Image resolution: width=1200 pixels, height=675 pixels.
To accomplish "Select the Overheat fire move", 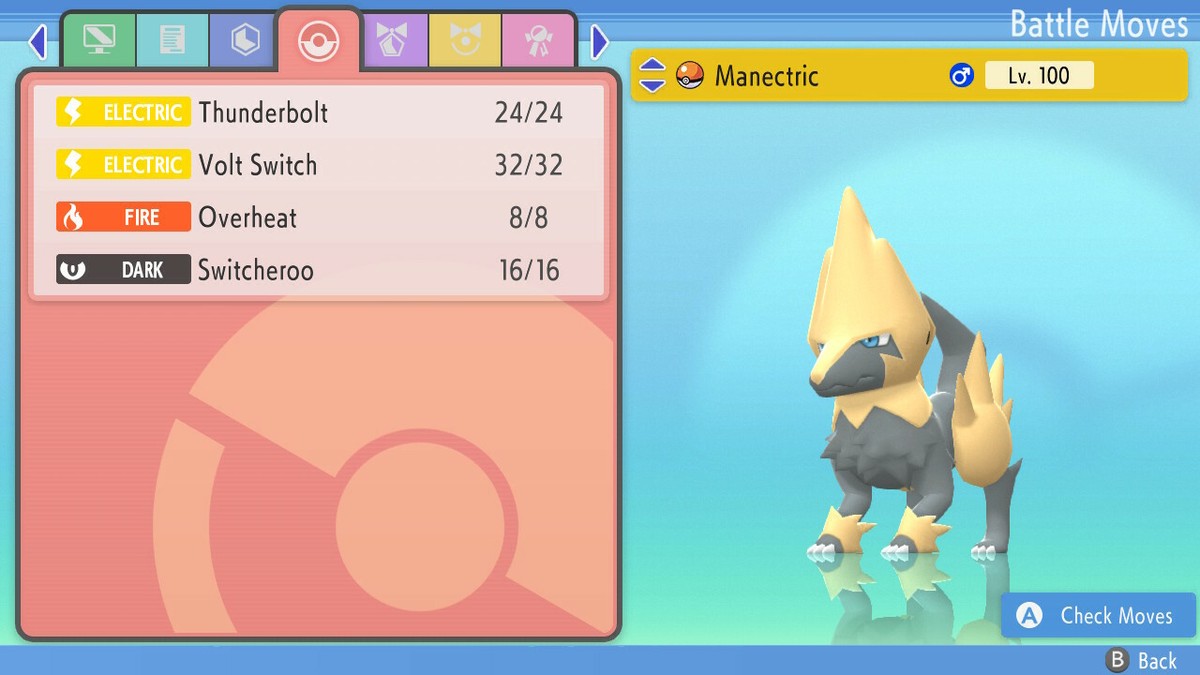I will pyautogui.click(x=318, y=217).
